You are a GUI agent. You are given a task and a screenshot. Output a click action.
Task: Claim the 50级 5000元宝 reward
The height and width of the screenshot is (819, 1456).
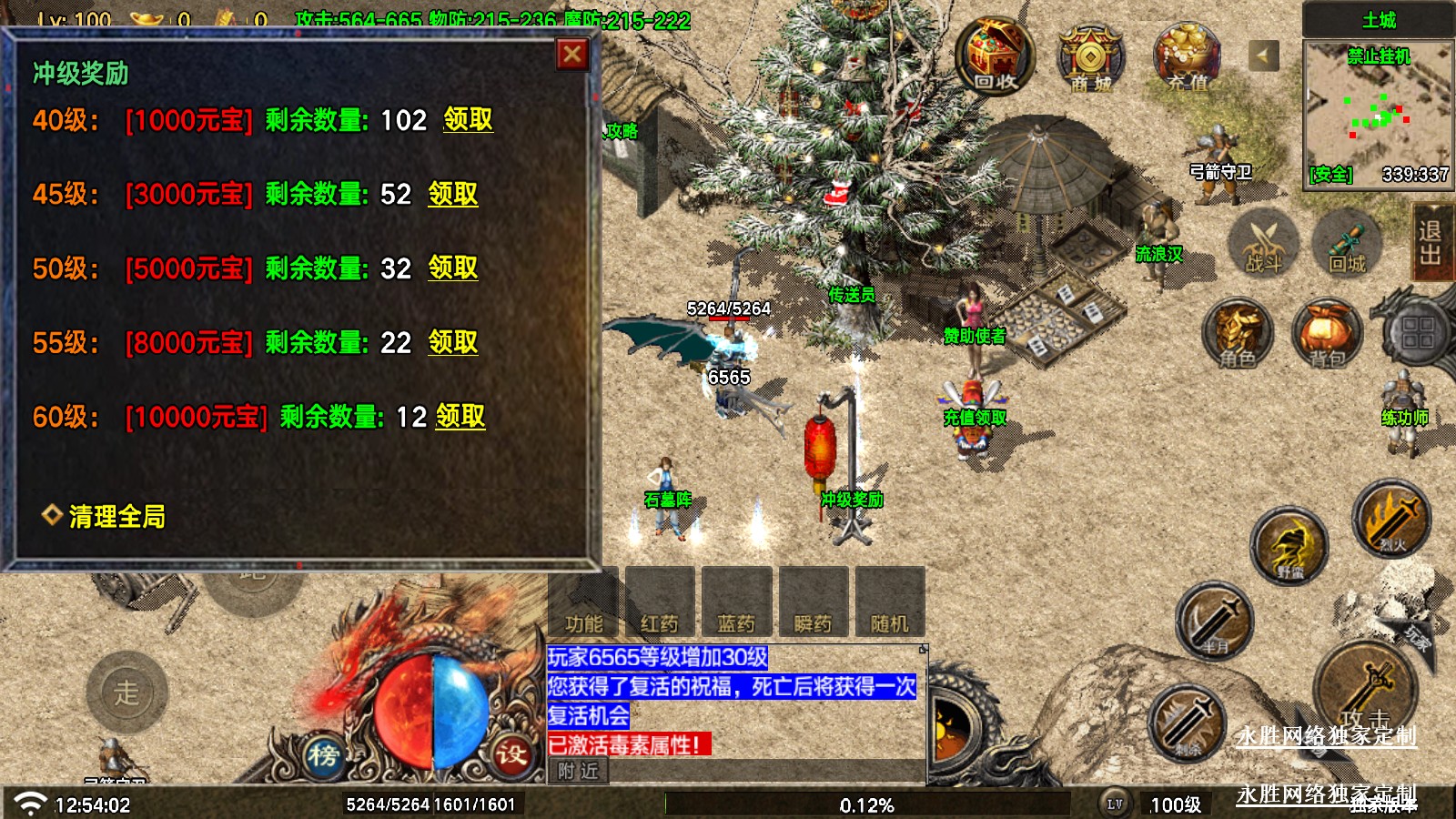pyautogui.click(x=452, y=268)
